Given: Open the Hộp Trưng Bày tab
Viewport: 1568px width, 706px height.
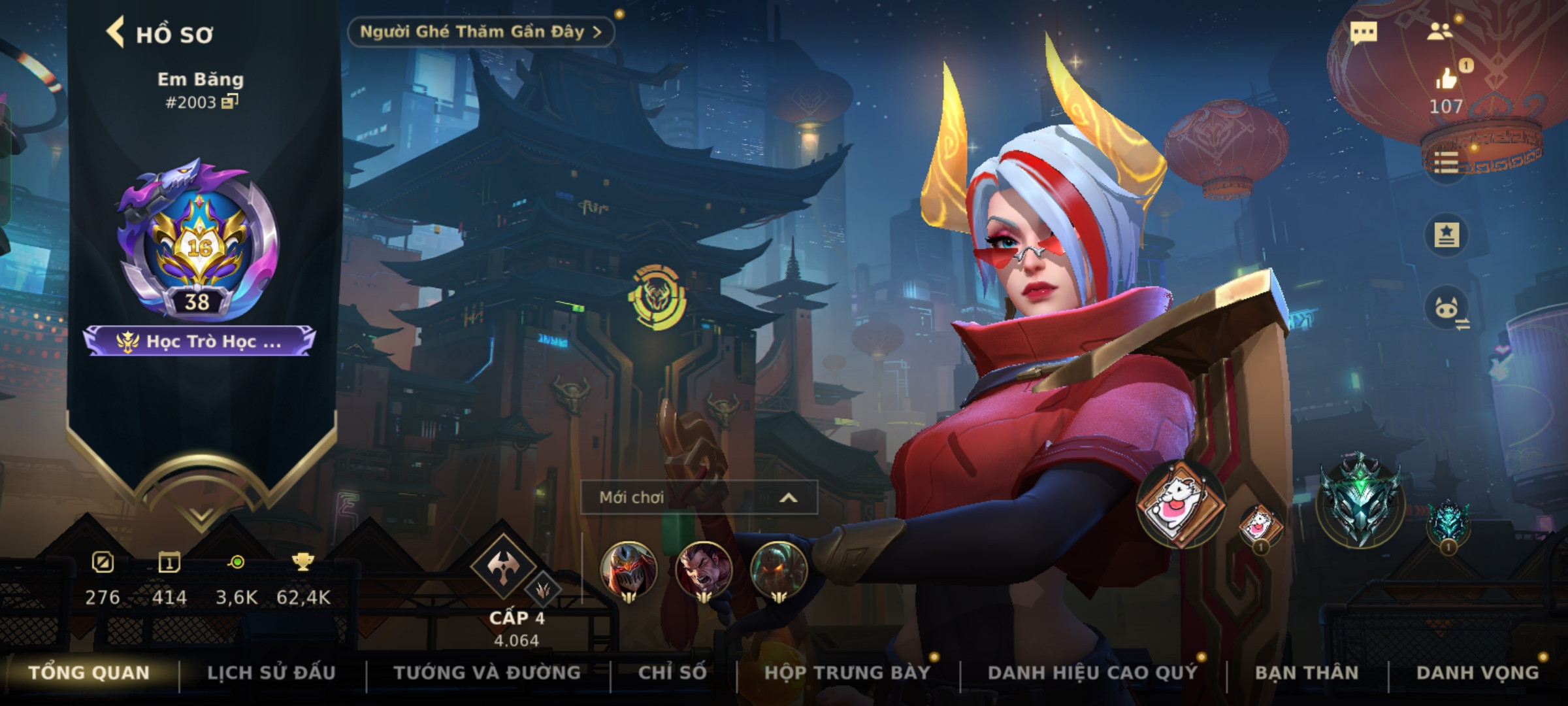Looking at the screenshot, I should pos(847,673).
